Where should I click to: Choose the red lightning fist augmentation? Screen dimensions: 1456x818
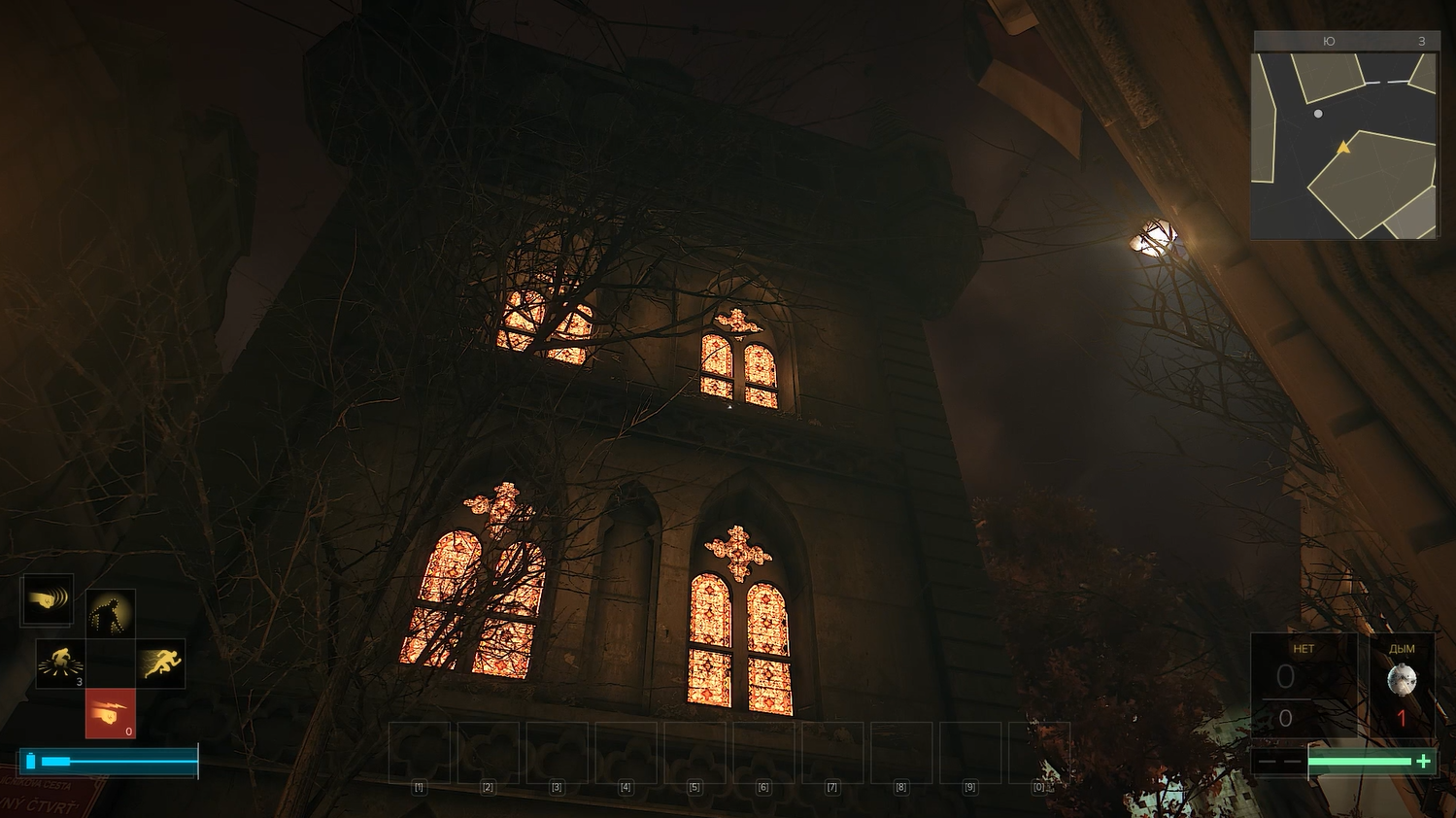click(x=110, y=714)
